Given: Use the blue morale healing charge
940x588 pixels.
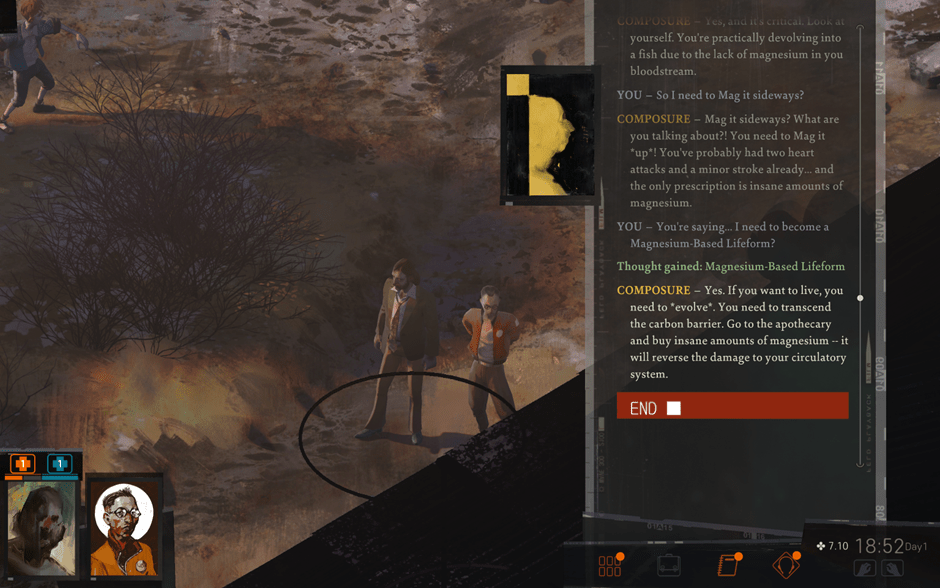Looking at the screenshot, I should coord(60,464).
